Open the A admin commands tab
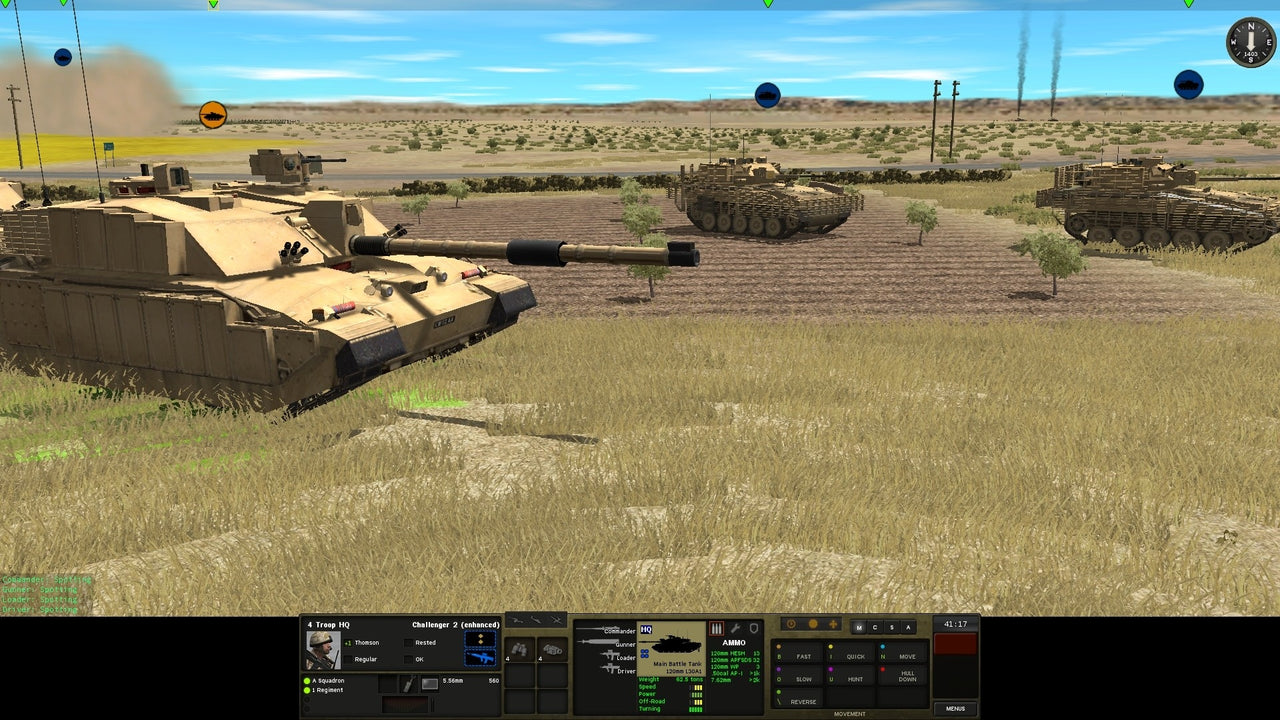This screenshot has width=1280, height=720. coord(909,627)
